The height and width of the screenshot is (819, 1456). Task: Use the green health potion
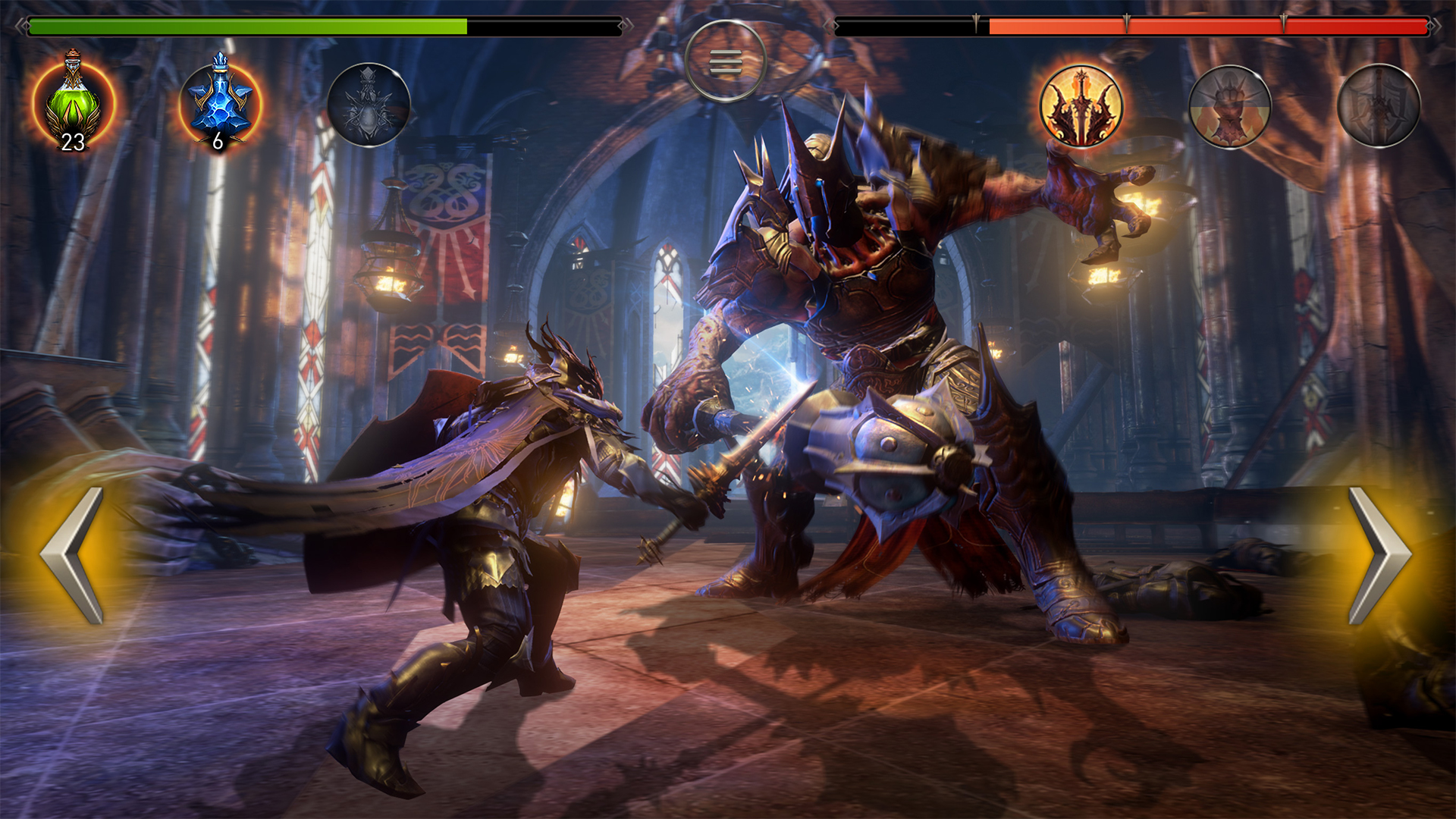[x=72, y=102]
